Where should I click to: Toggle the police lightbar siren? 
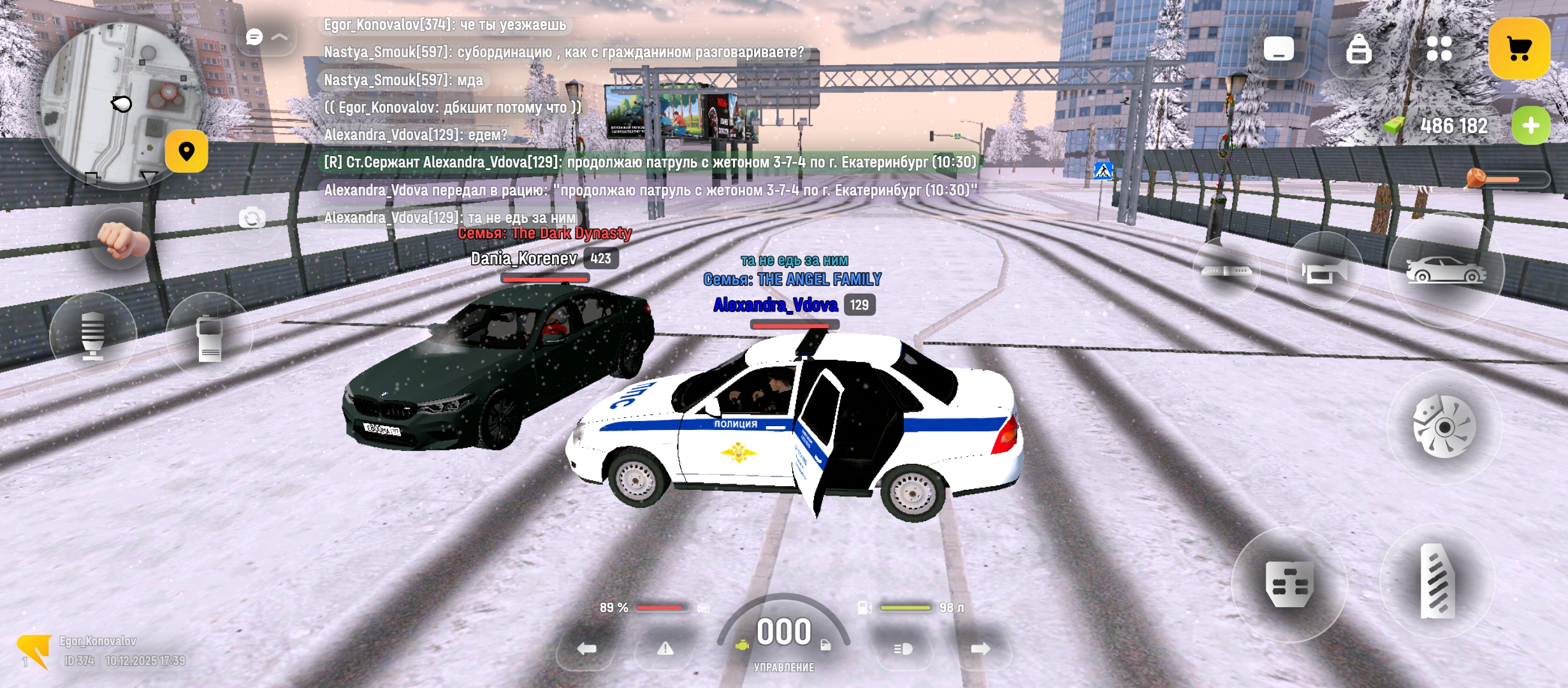pos(1226,271)
